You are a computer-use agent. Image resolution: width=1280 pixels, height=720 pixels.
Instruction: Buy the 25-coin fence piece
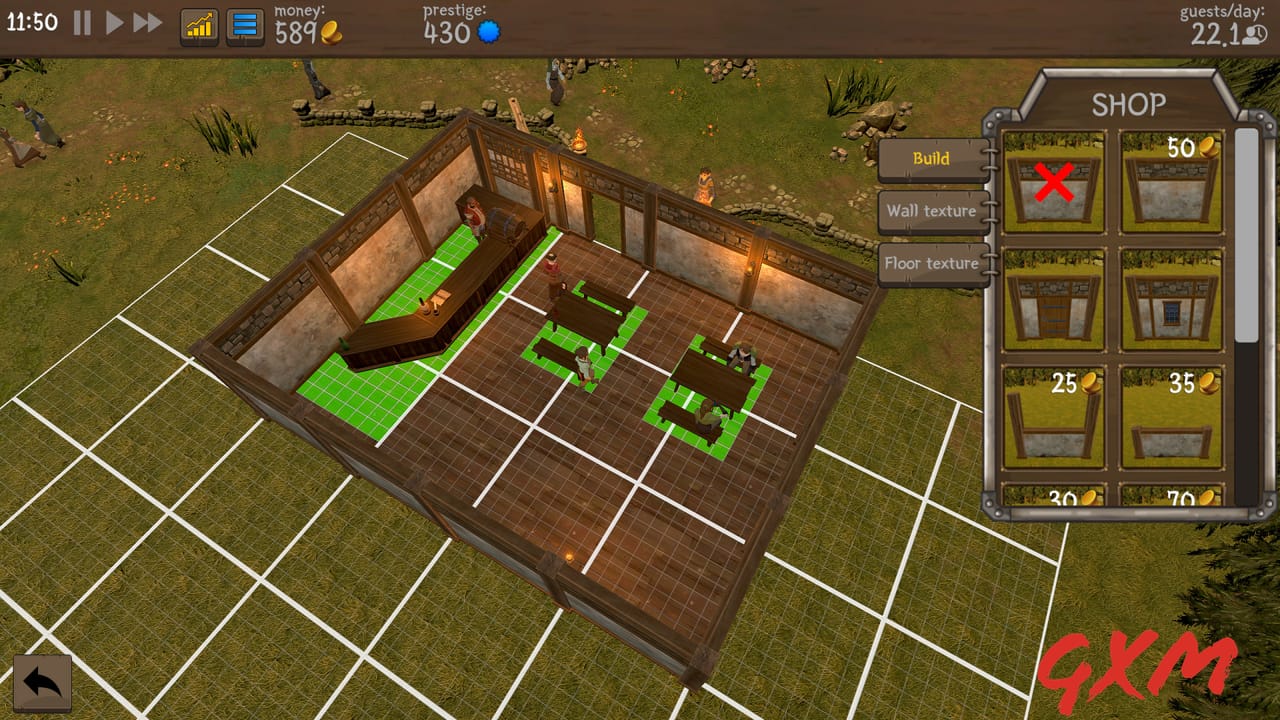click(x=1053, y=412)
